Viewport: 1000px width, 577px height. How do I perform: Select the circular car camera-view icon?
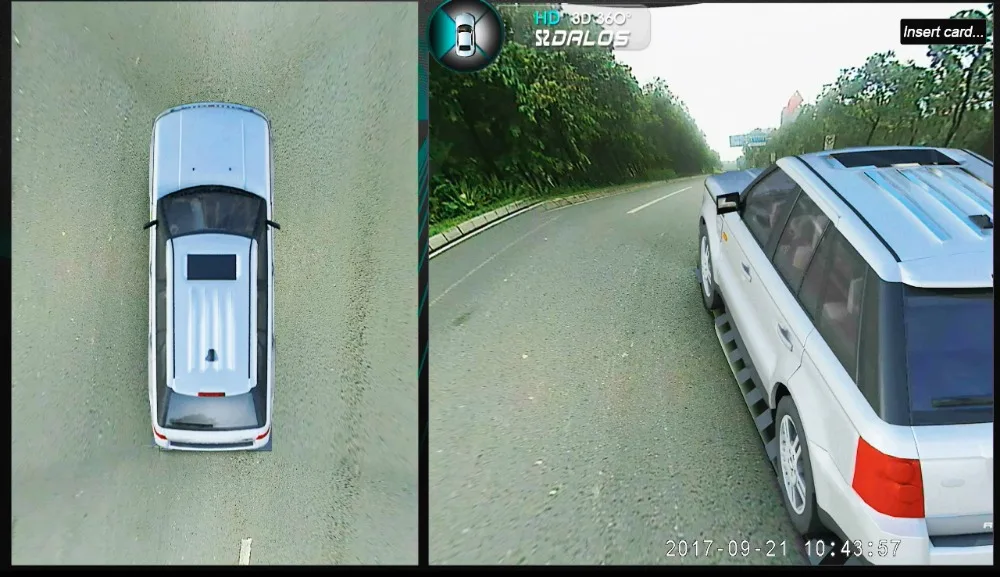pos(465,33)
